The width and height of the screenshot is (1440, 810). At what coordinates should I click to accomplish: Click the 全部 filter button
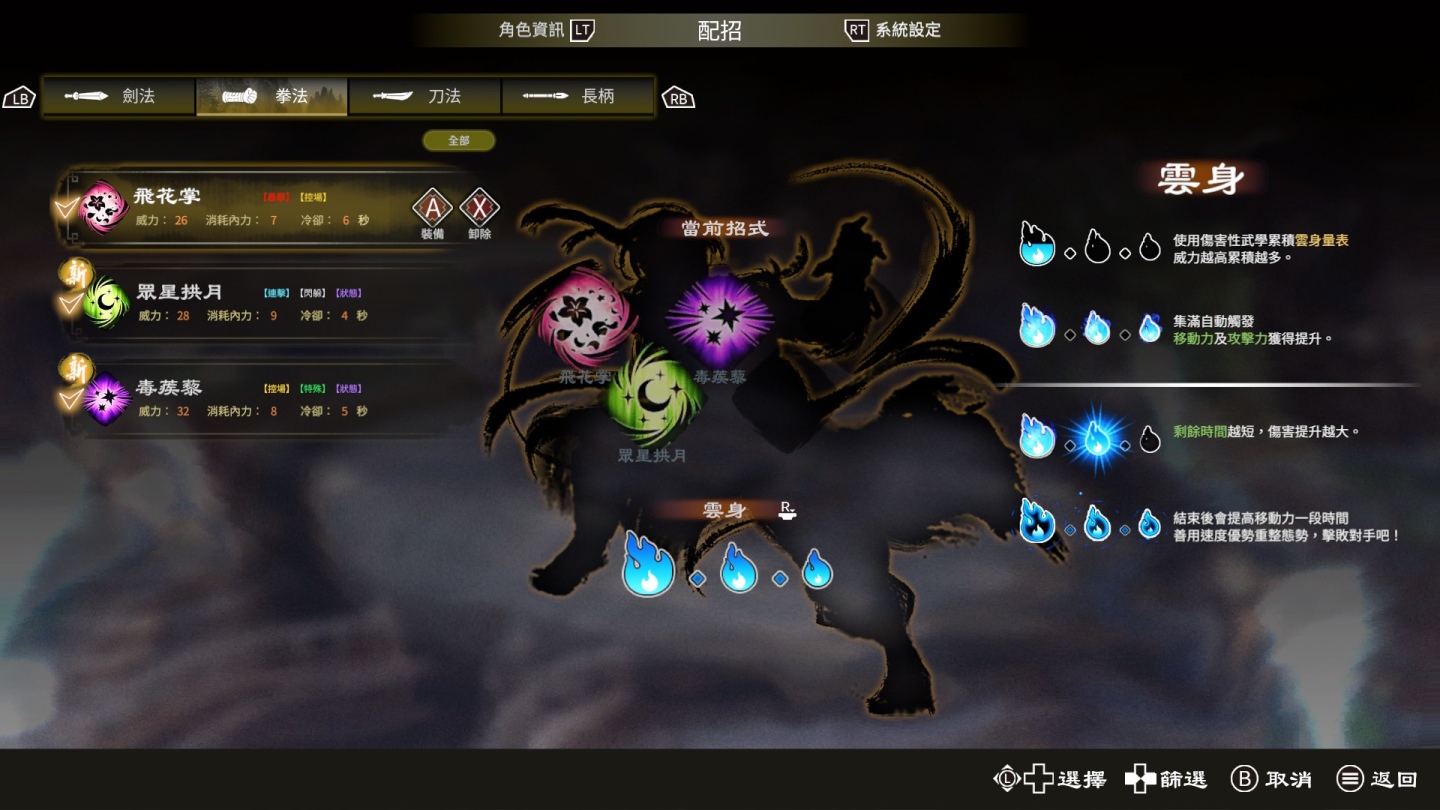459,141
